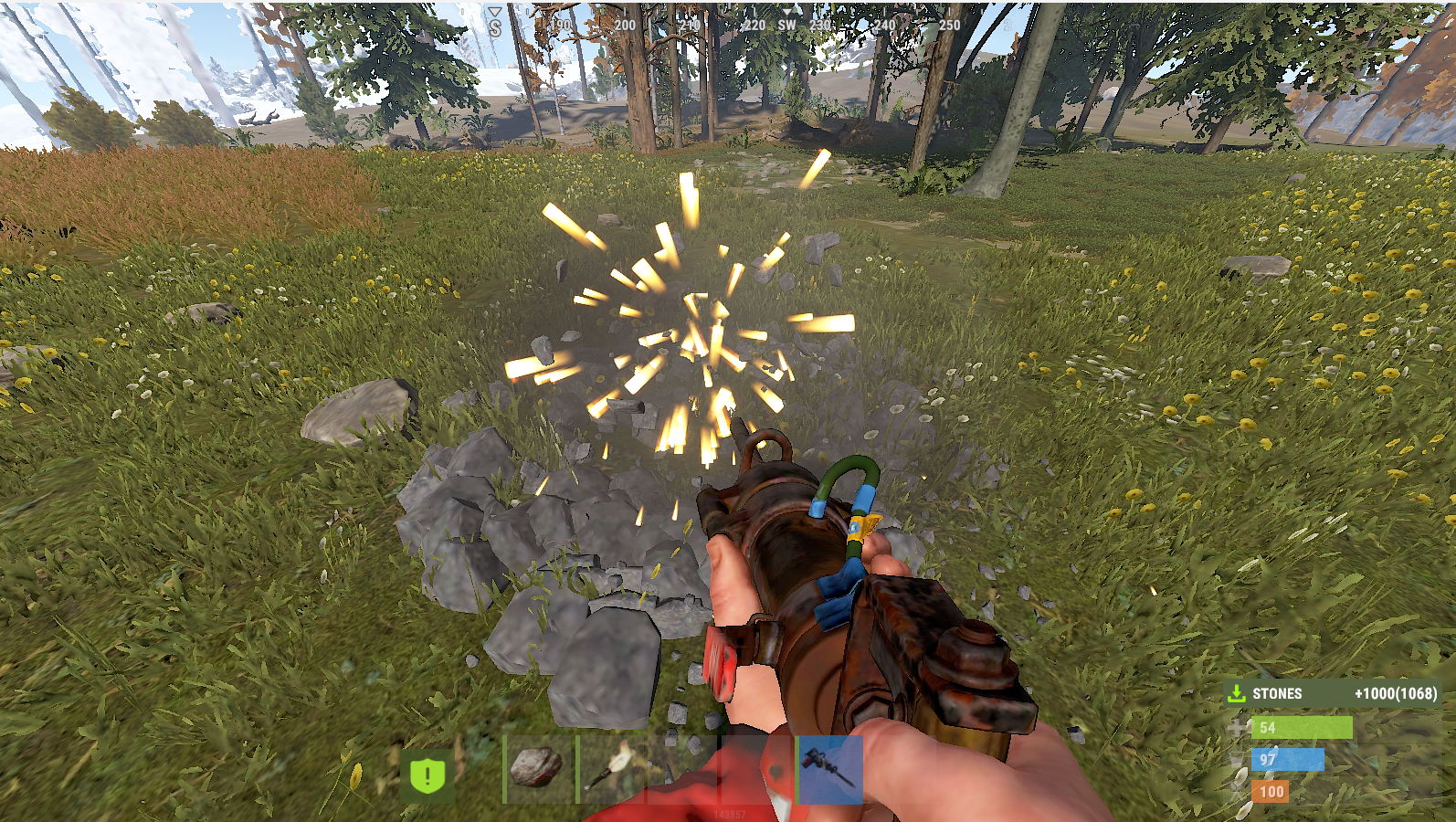Click the Stones pickup notification
This screenshot has height=822, width=1456.
[x=1335, y=694]
